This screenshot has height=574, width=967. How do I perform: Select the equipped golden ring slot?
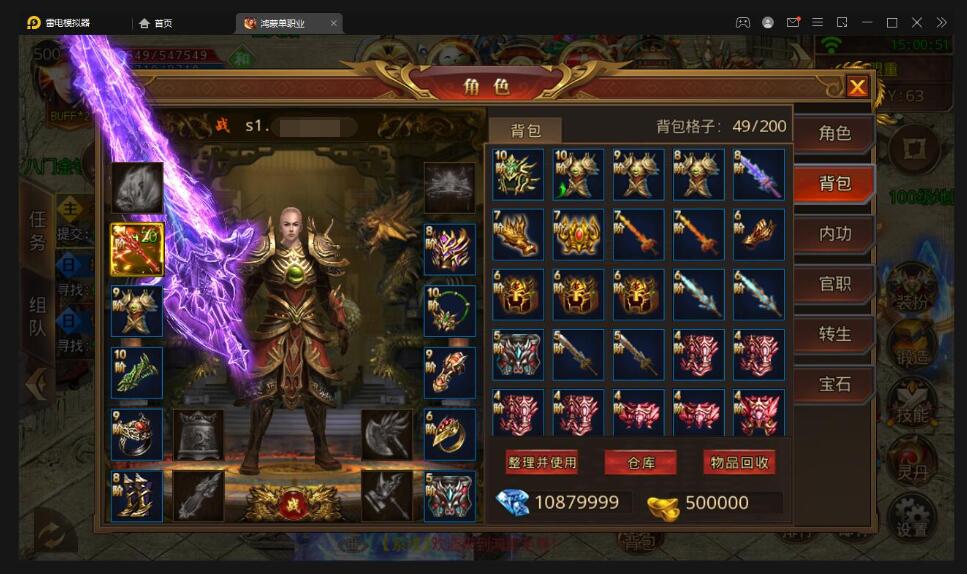pos(449,434)
